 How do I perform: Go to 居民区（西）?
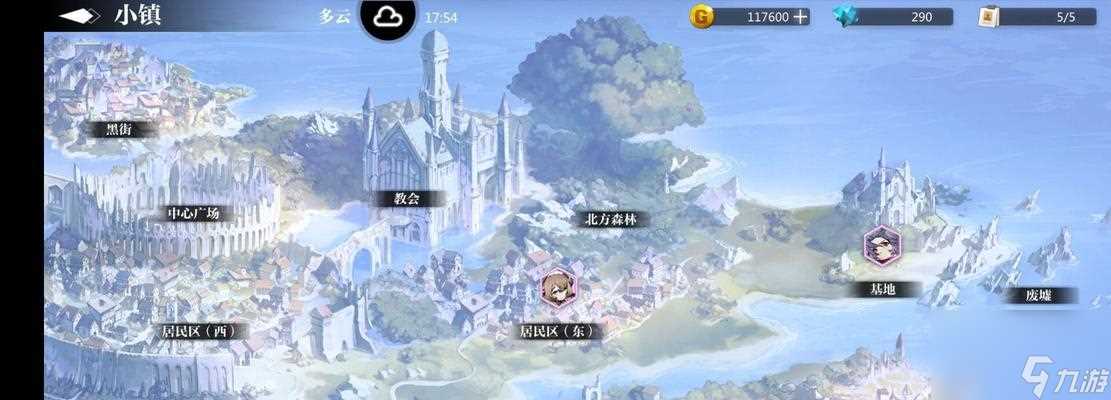click(204, 331)
